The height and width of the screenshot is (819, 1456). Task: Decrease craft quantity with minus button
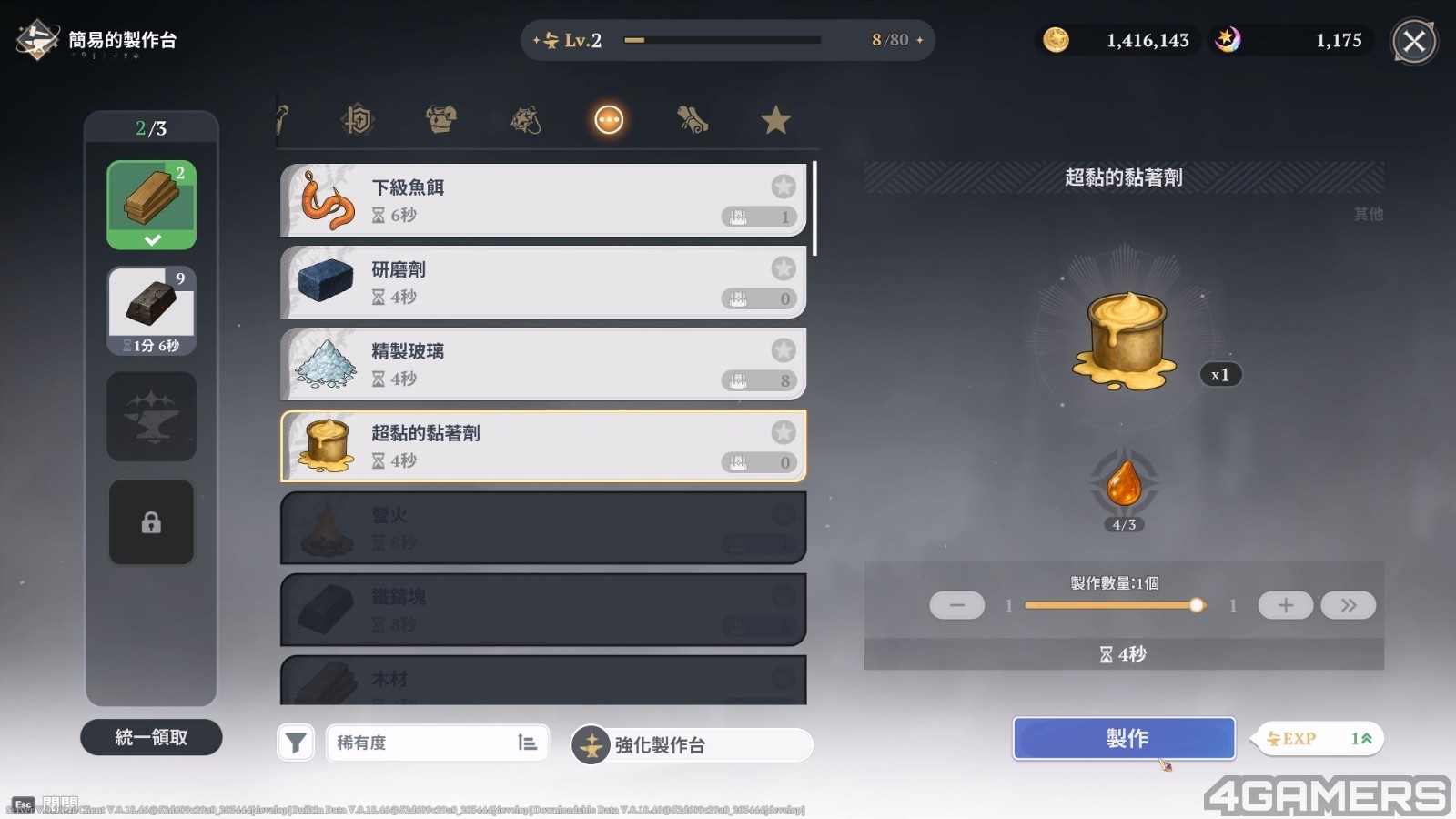tap(956, 605)
